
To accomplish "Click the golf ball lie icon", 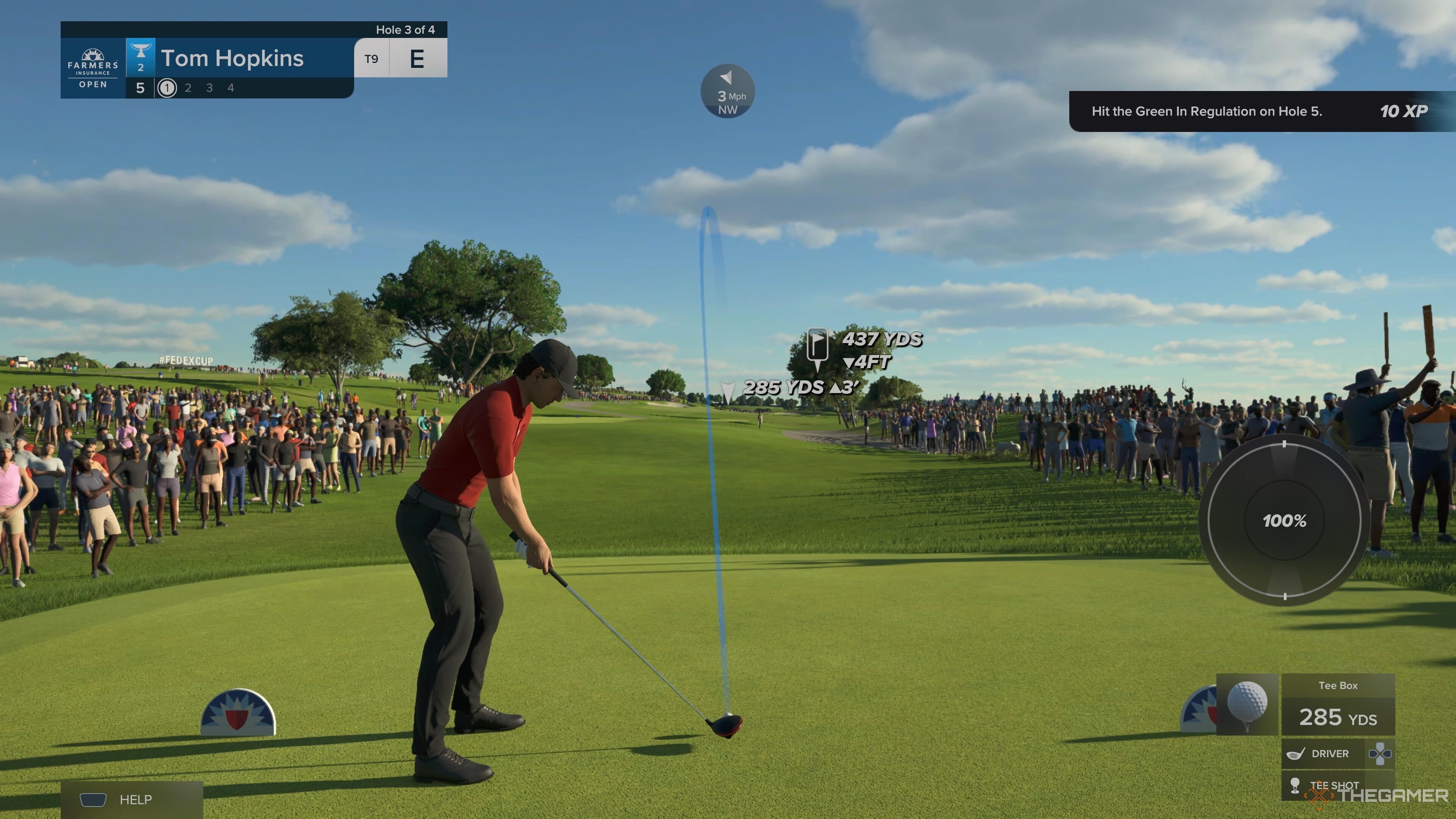I will [x=1247, y=704].
